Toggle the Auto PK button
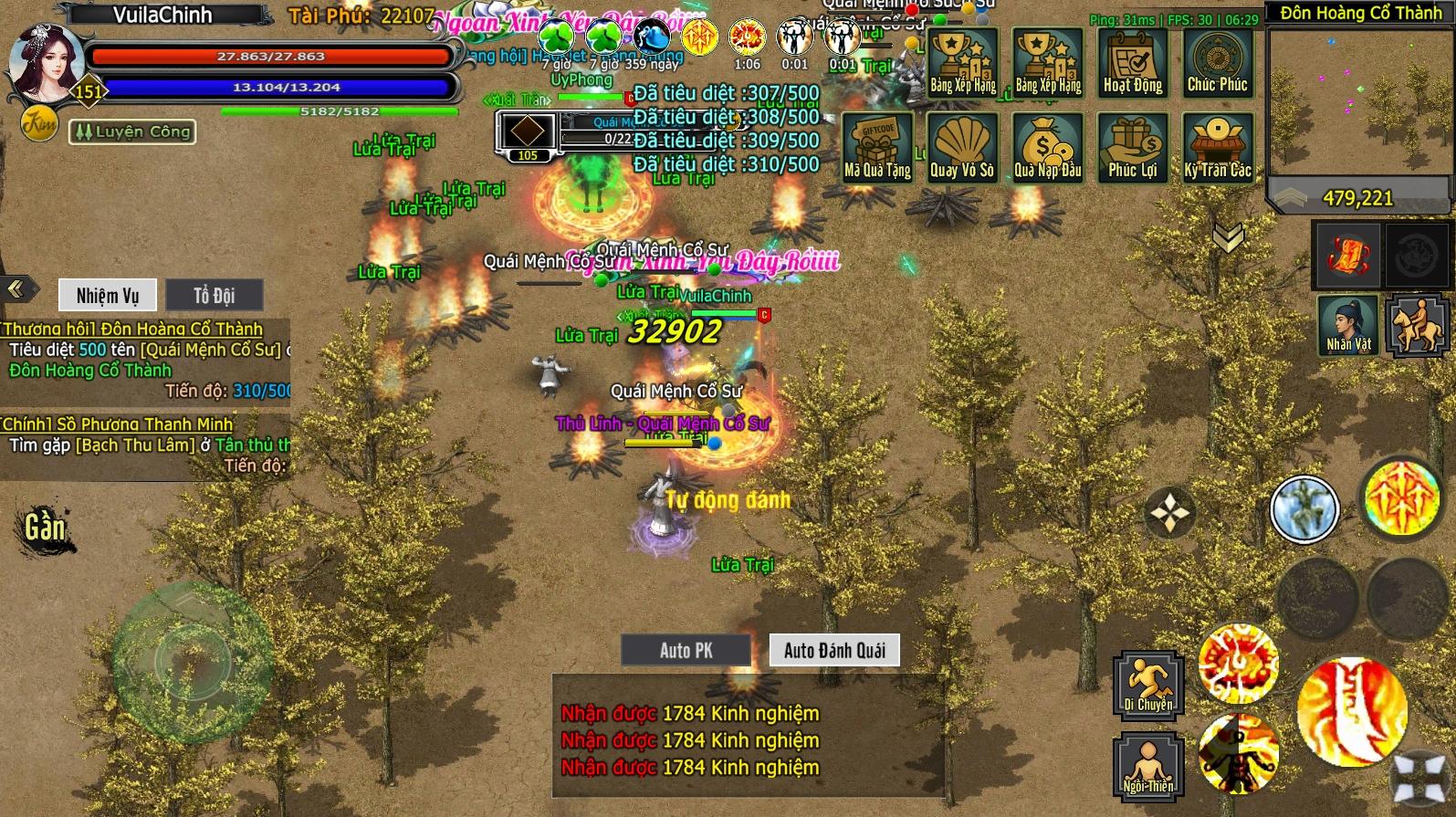The width and height of the screenshot is (1456, 817). click(686, 650)
